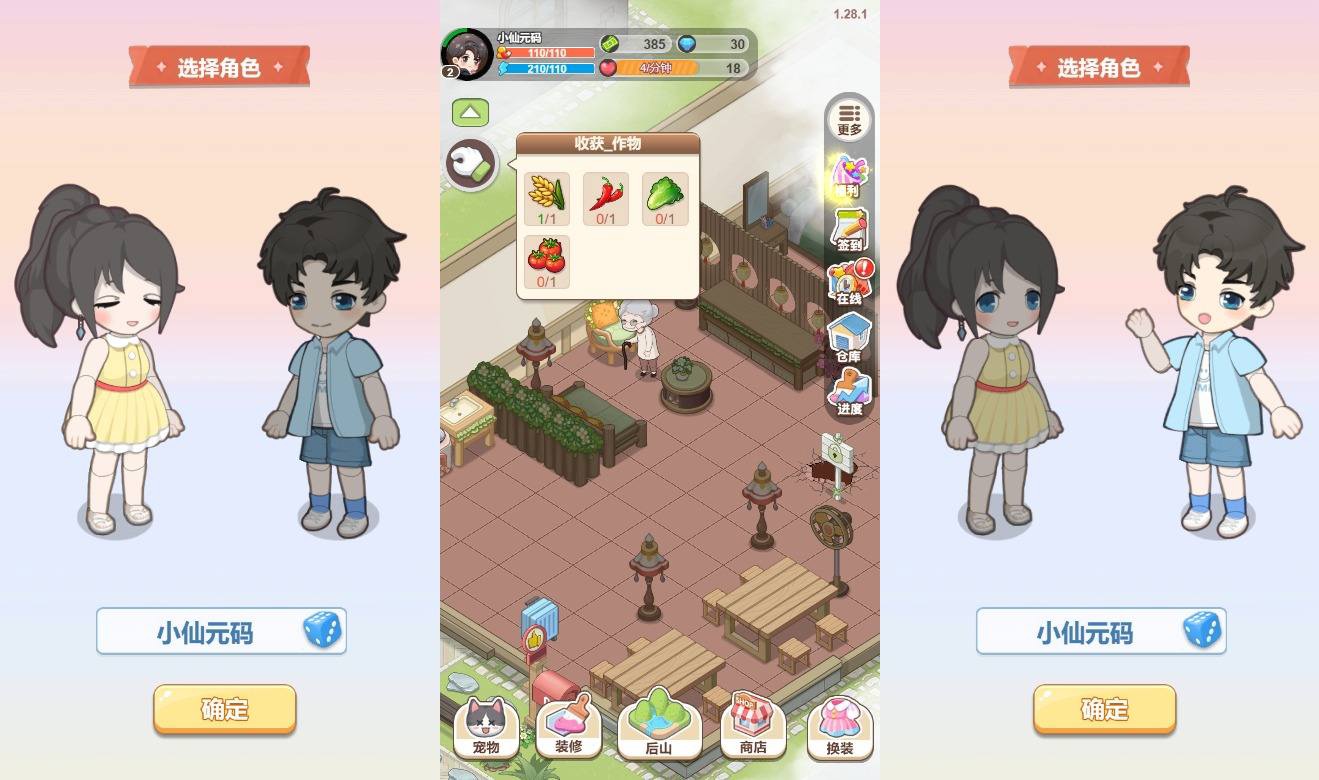Open the 商店 shop

pos(752,727)
